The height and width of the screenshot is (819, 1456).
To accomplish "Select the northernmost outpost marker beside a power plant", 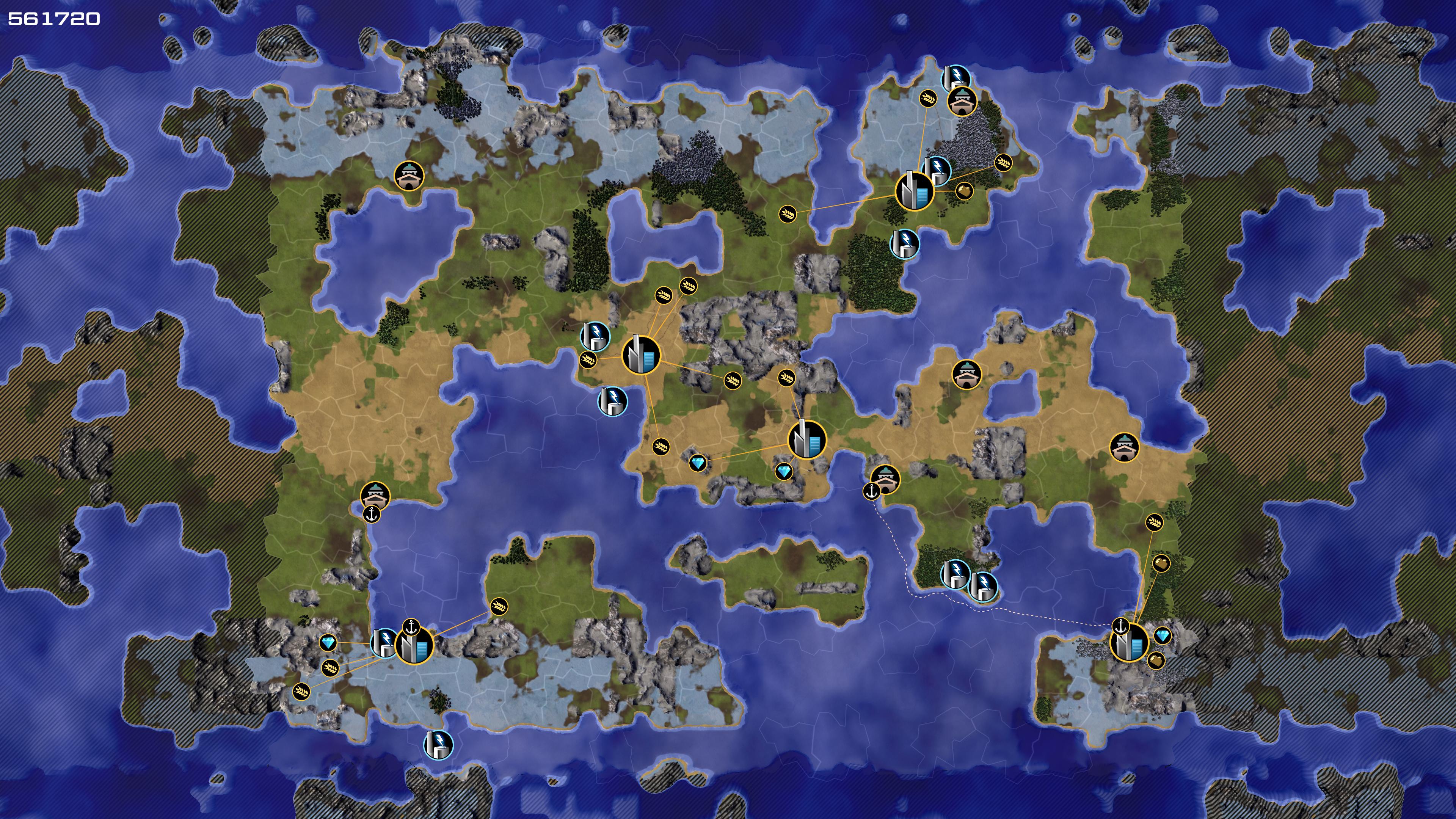I will pos(962,101).
